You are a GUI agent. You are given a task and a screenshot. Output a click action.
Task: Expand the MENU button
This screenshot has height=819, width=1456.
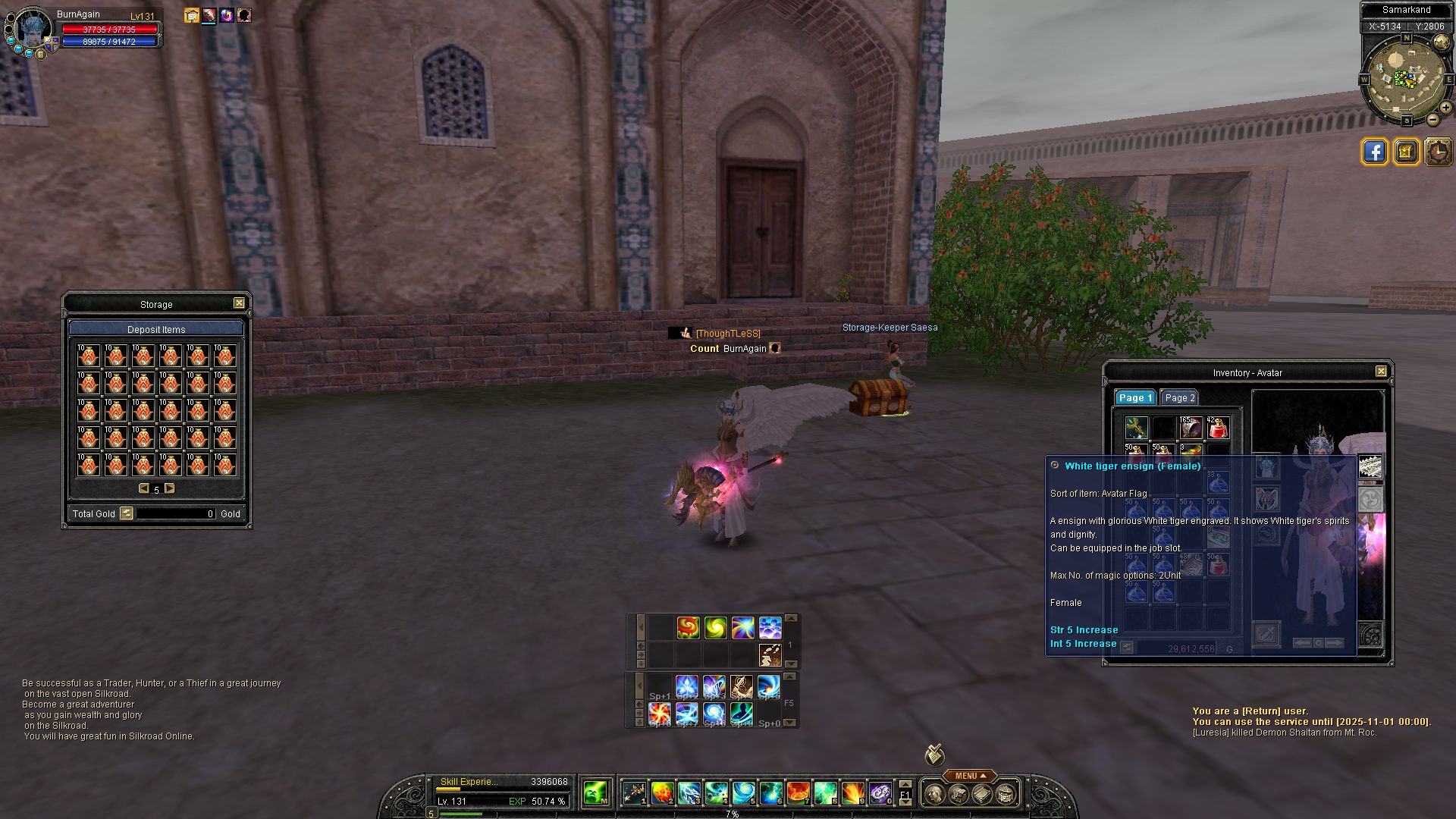970,776
